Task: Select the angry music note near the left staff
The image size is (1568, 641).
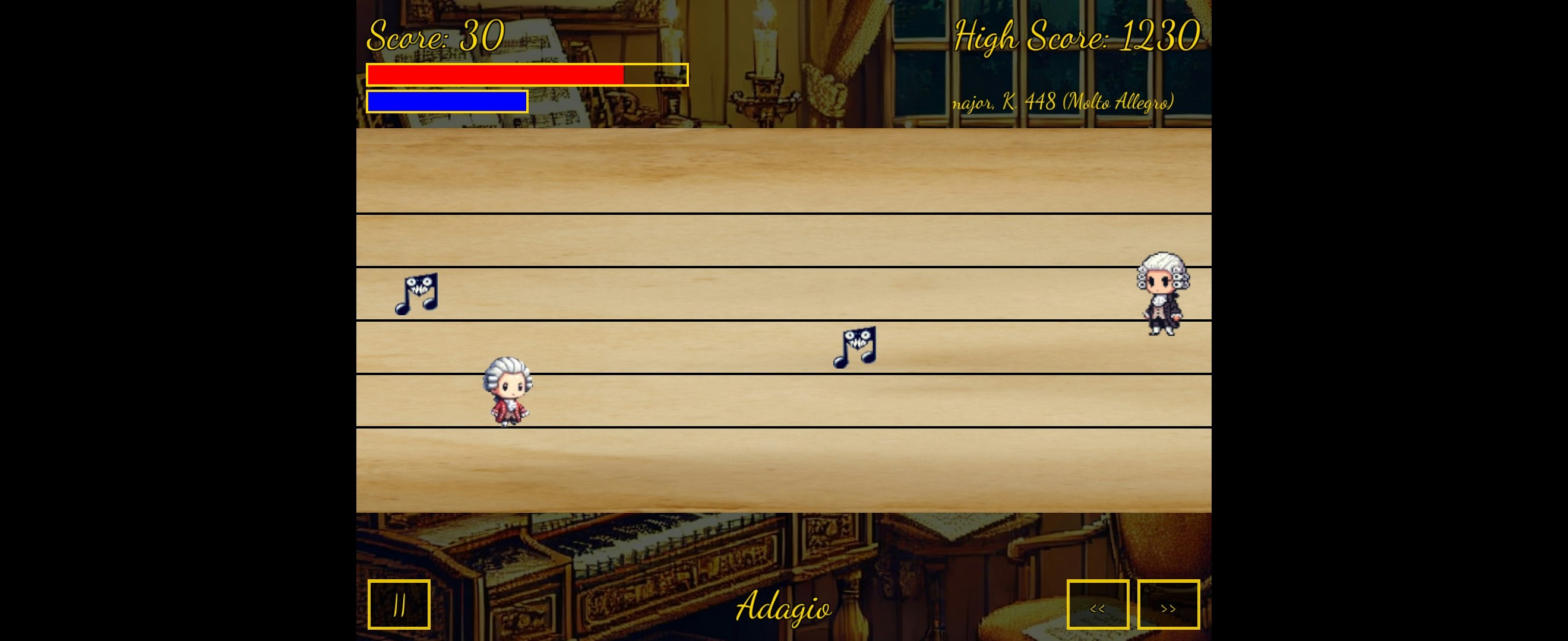Action: click(417, 295)
